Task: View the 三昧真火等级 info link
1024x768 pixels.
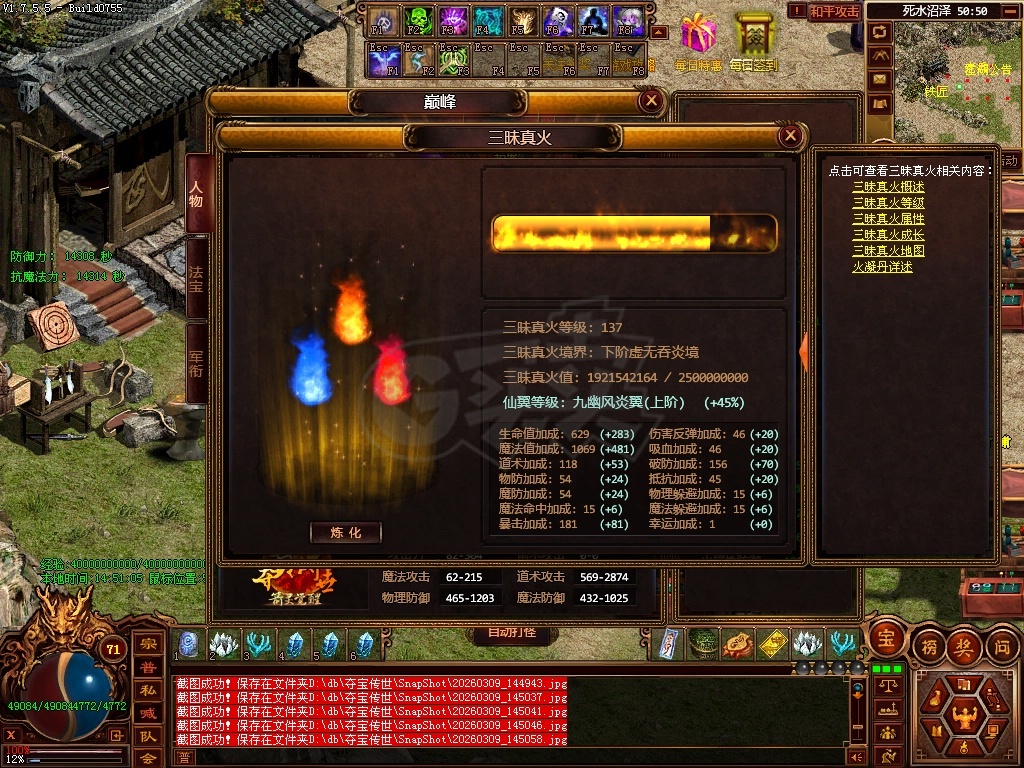Action: pos(888,203)
